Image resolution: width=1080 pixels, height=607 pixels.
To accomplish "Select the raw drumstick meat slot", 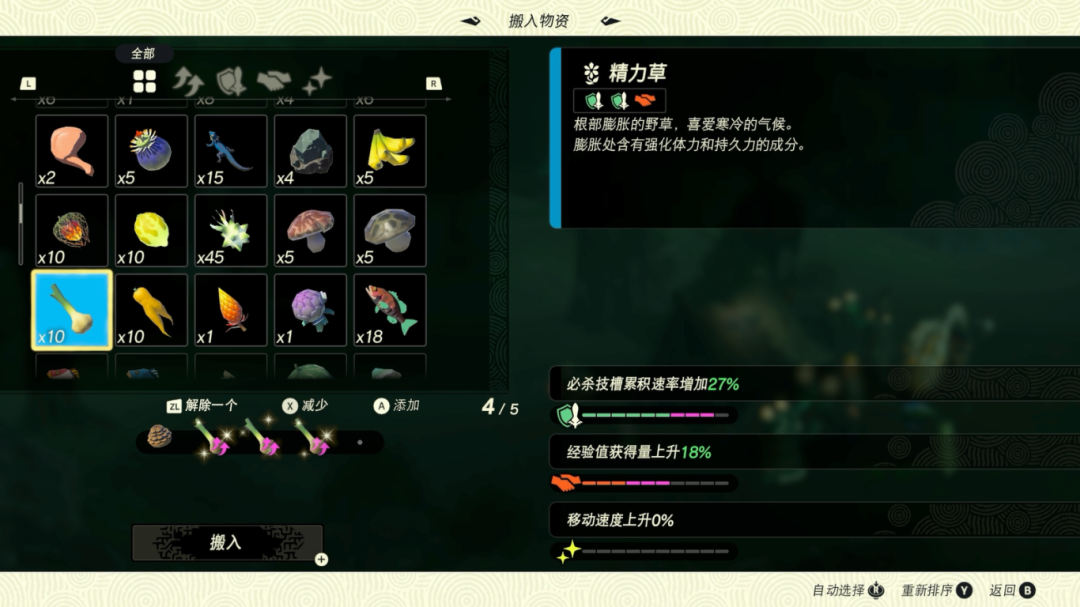I will point(71,151).
